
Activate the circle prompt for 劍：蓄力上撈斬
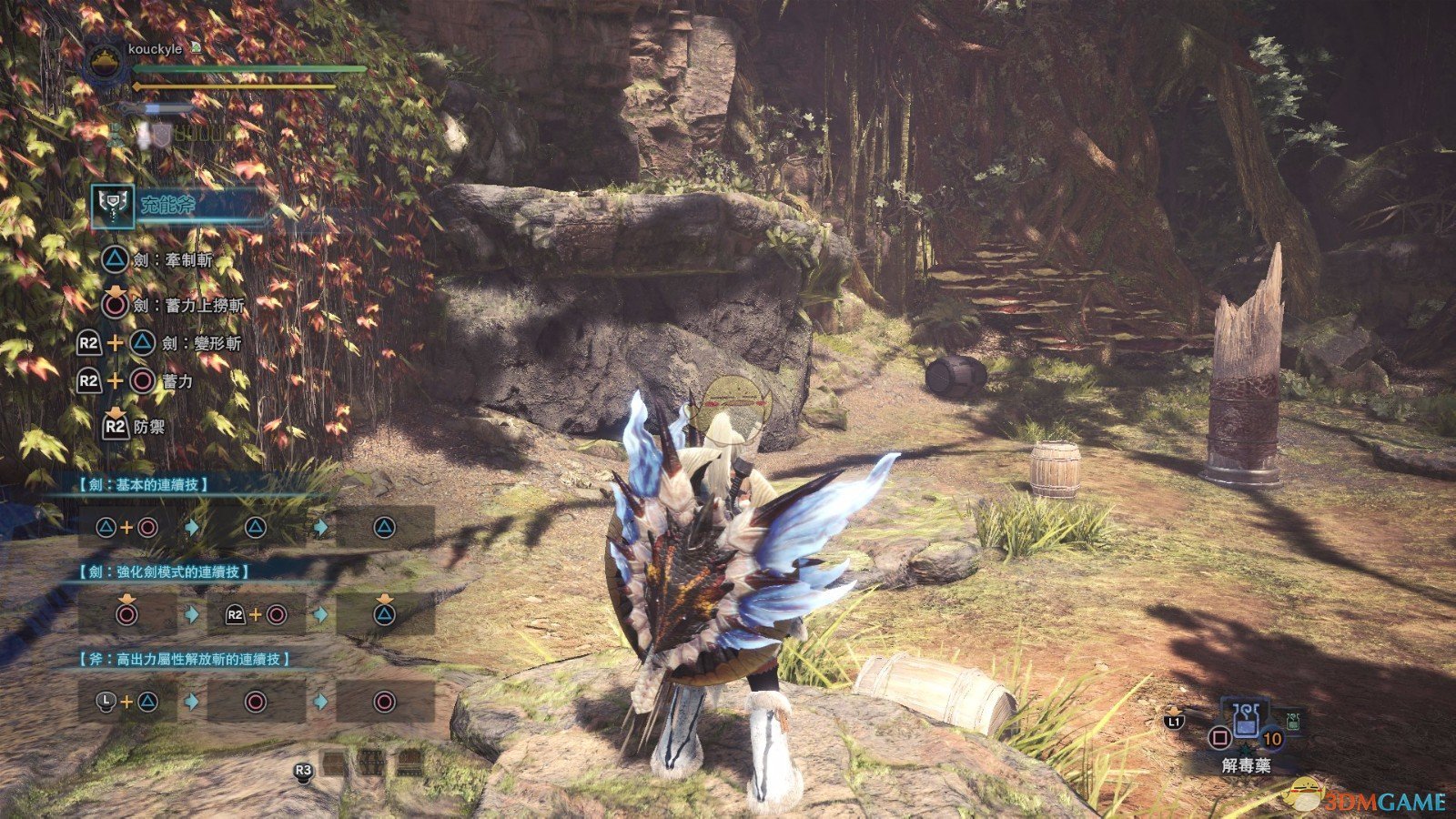(115, 308)
